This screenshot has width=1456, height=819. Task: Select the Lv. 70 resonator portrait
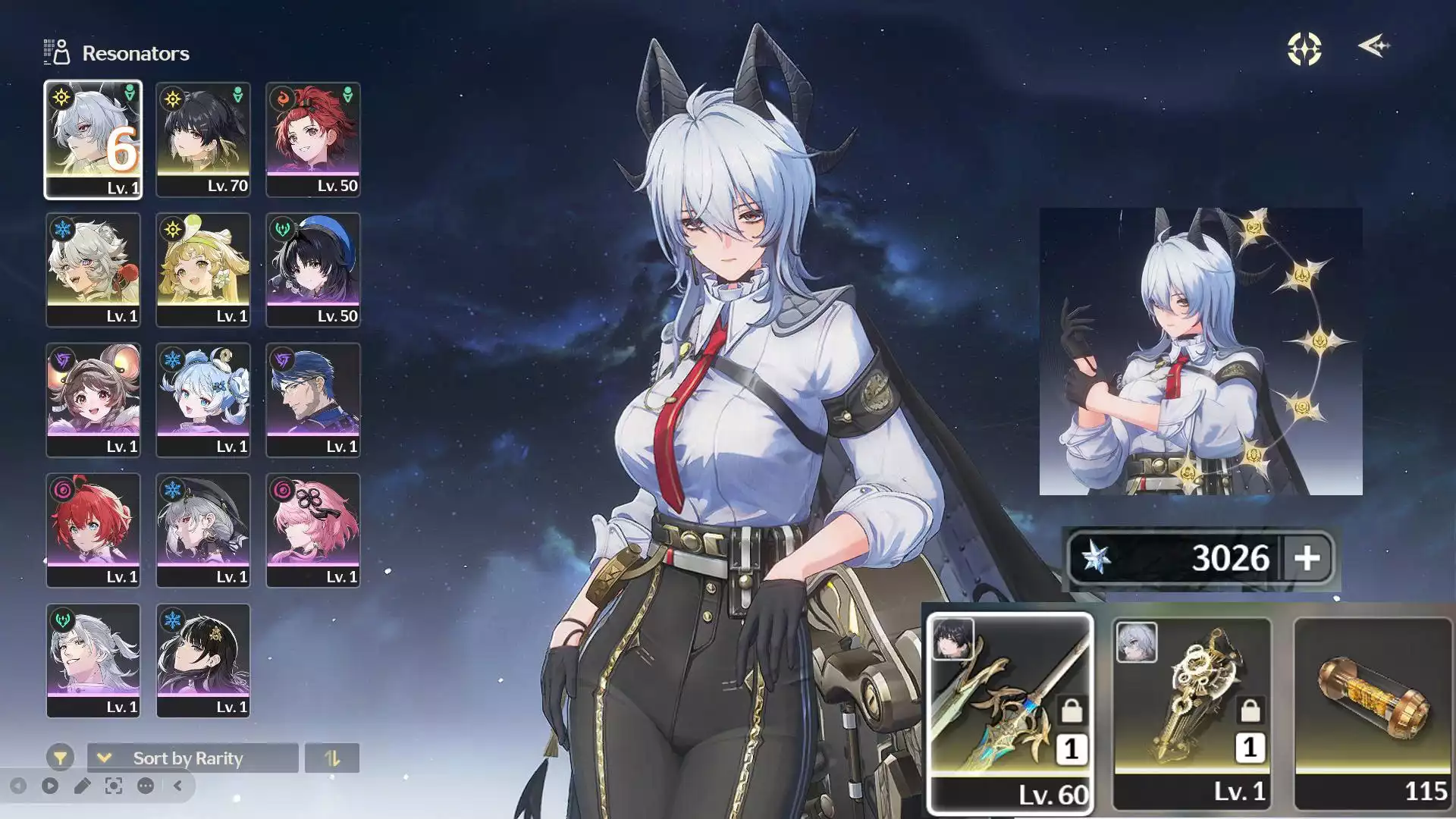pos(203,138)
